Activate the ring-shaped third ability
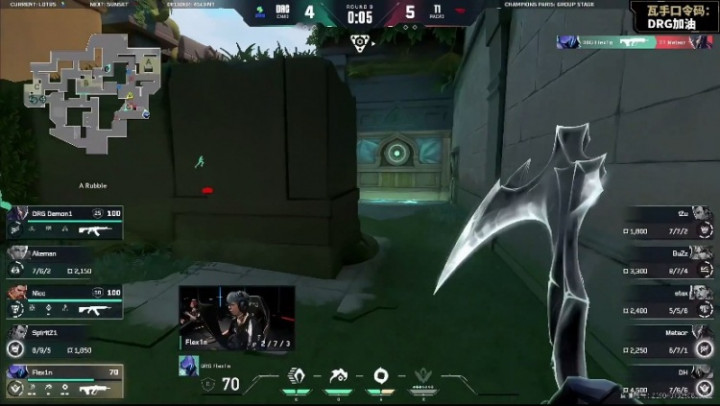This screenshot has height=406, width=720. 381,378
